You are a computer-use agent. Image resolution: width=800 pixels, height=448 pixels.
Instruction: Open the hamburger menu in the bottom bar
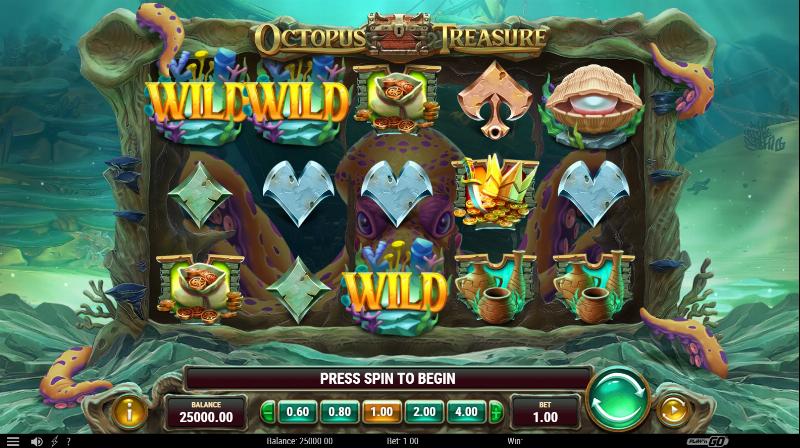pyautogui.click(x=12, y=441)
